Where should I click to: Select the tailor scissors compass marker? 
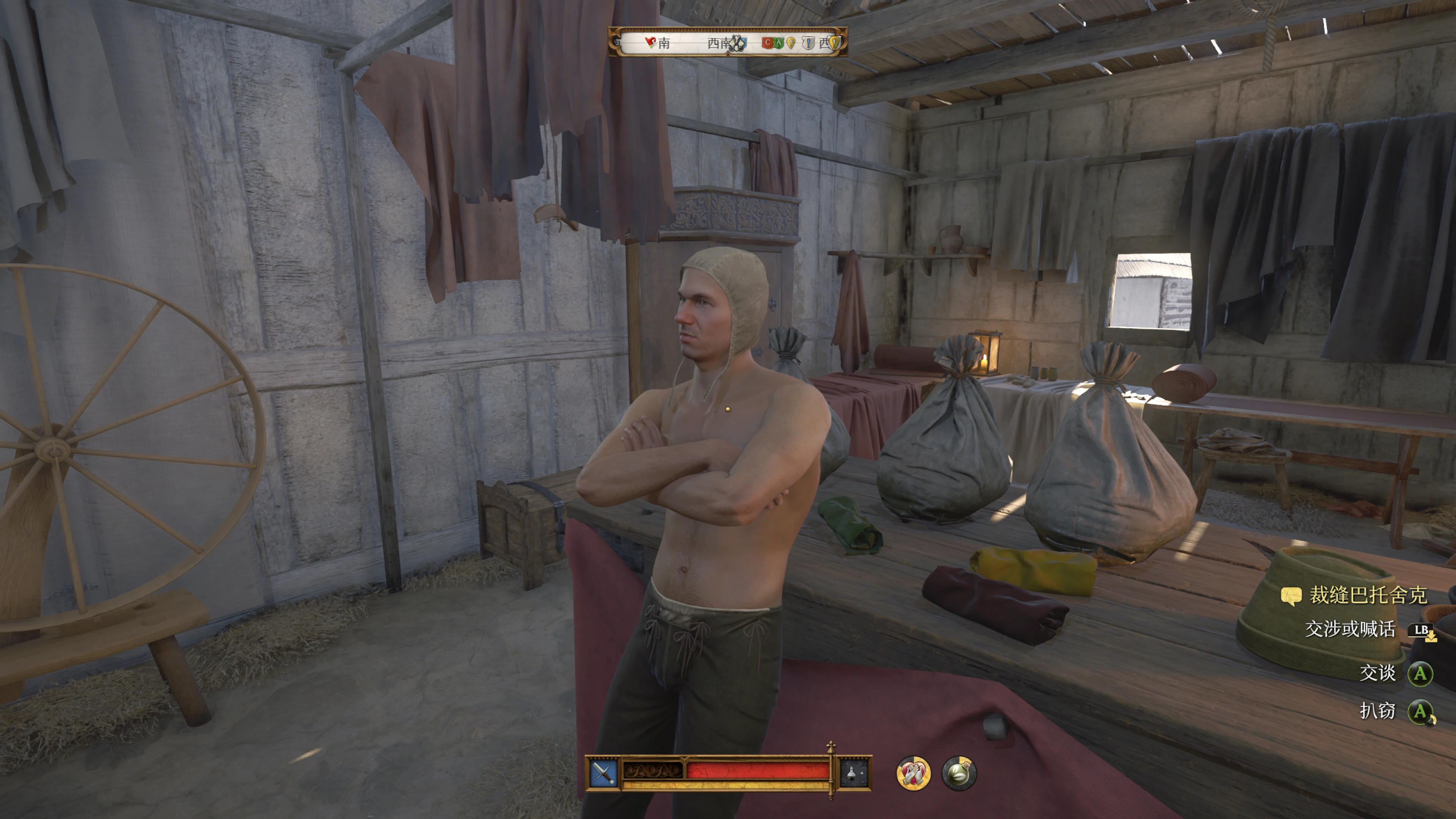click(737, 42)
